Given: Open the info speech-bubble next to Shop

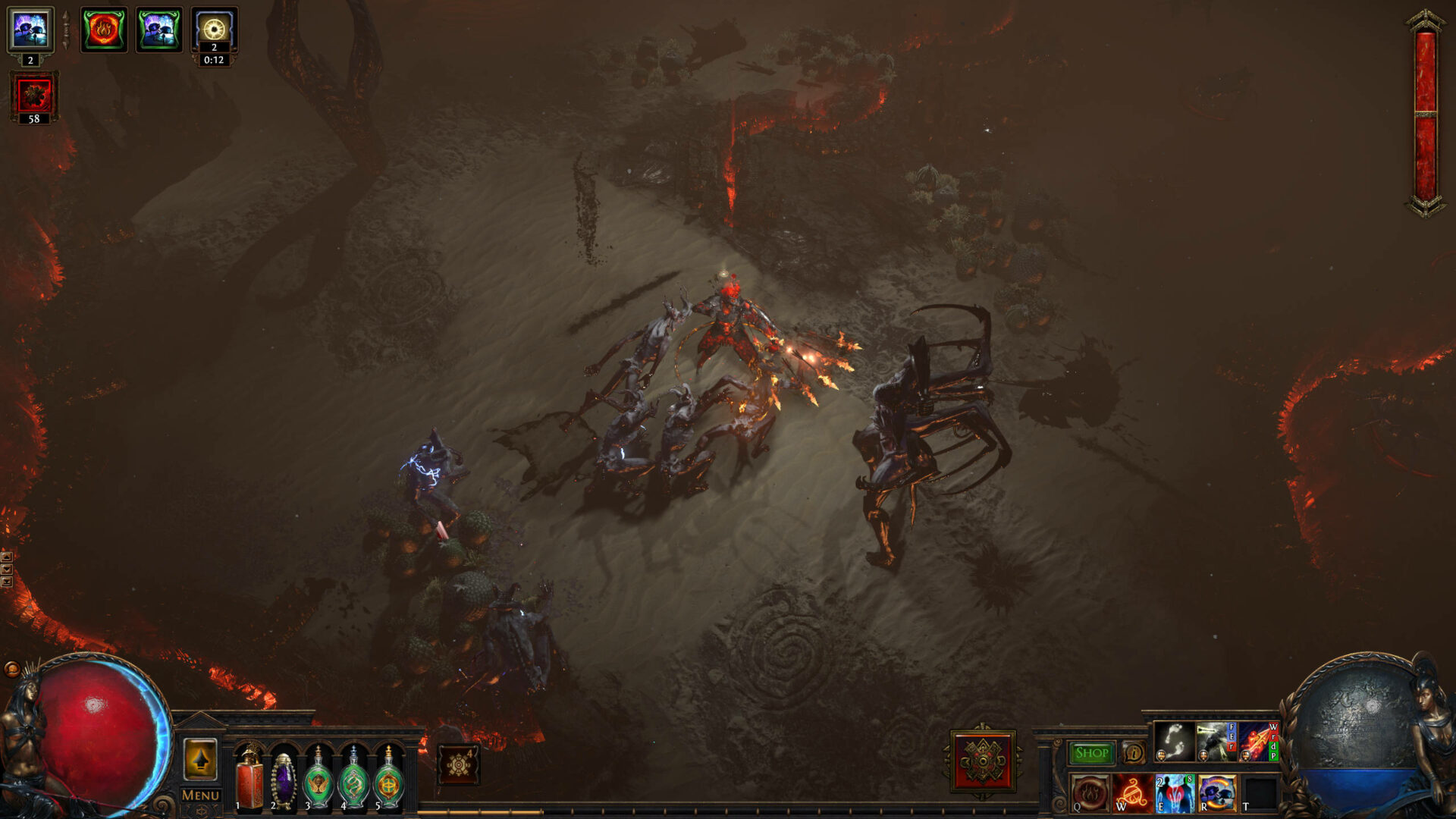Looking at the screenshot, I should (x=1133, y=753).
